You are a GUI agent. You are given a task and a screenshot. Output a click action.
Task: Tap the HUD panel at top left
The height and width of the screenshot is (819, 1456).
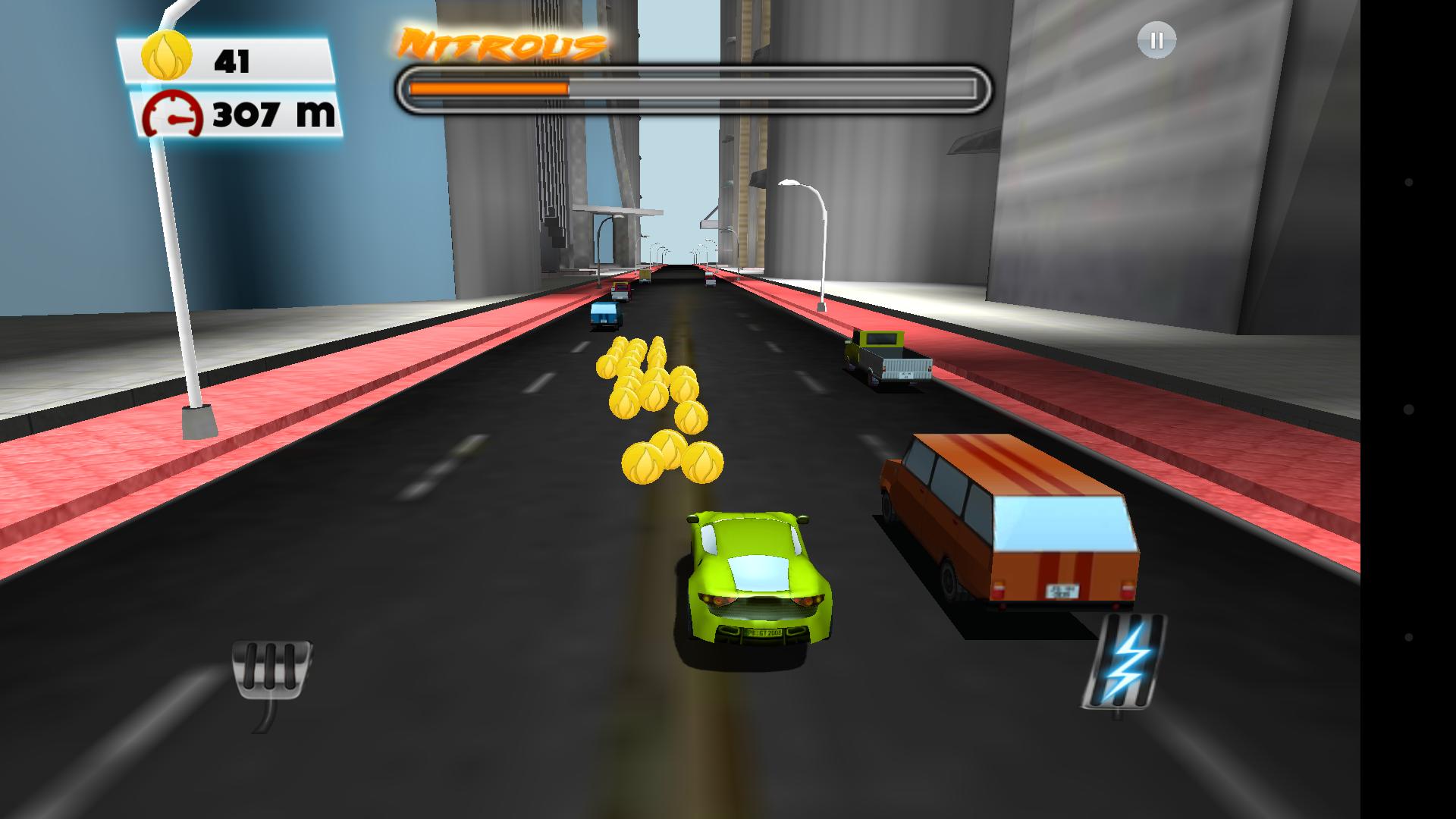tap(227, 83)
